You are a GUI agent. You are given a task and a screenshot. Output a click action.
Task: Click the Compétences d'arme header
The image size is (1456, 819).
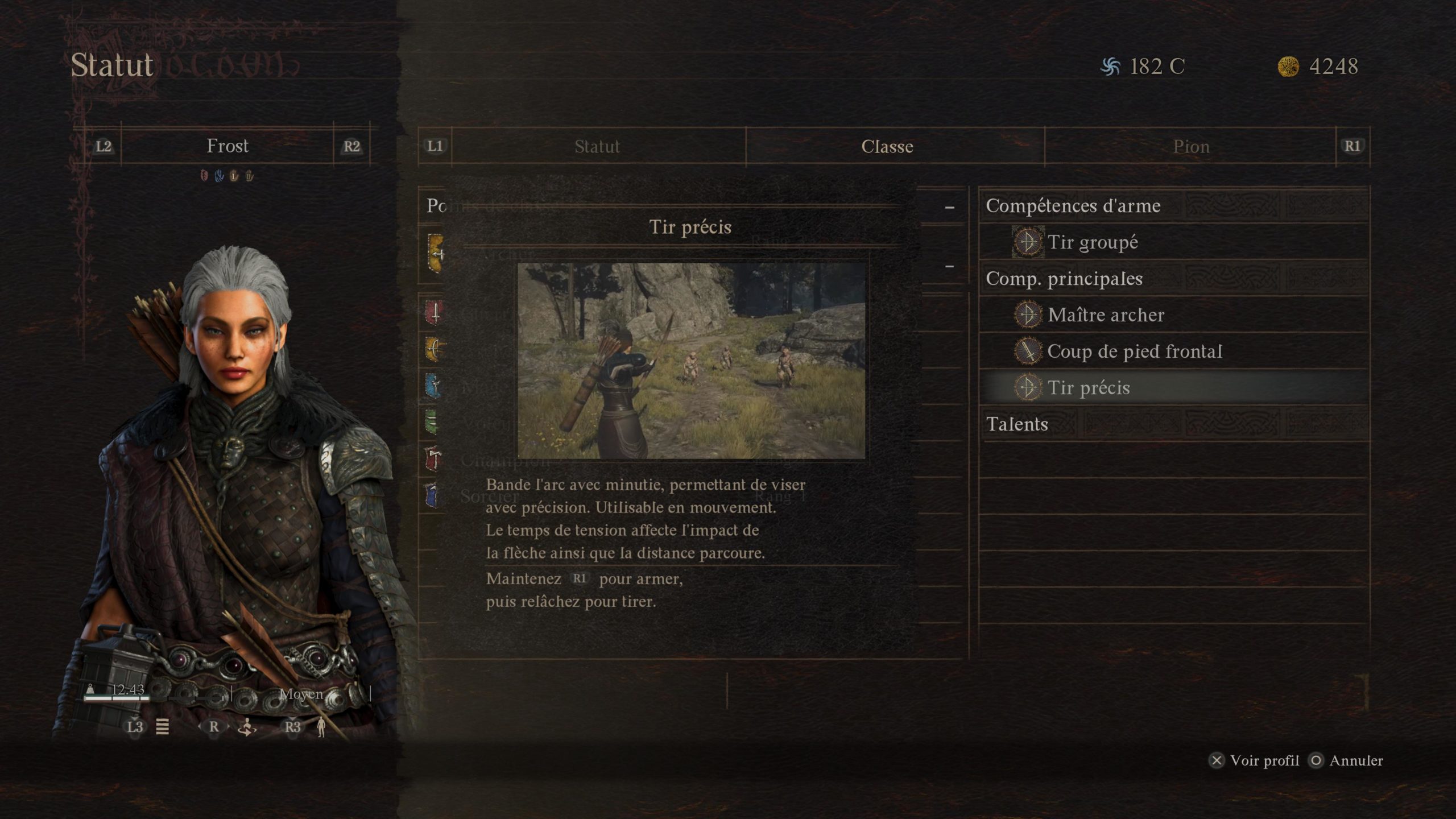1073,206
